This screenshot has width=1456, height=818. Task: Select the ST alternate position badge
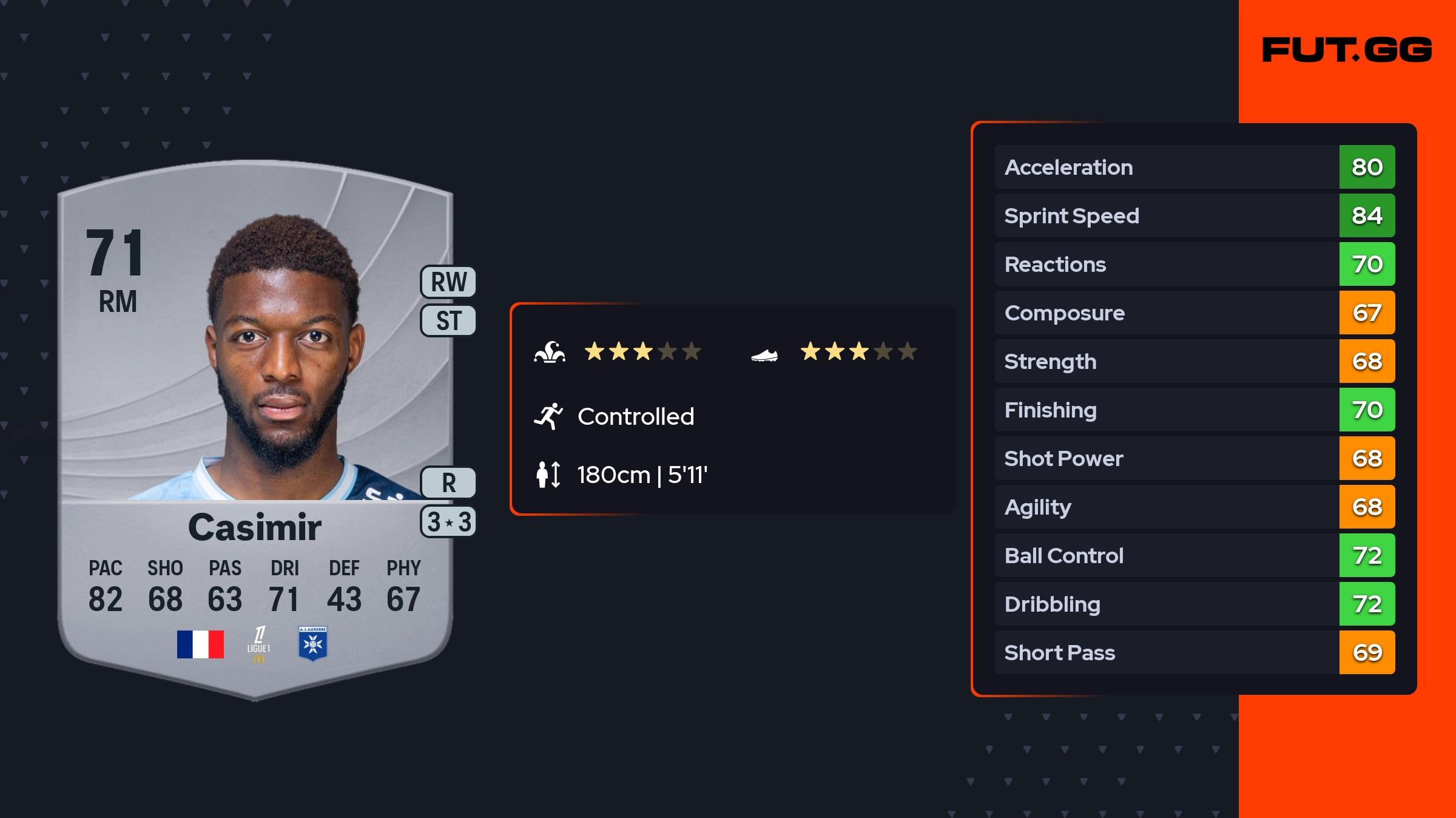tap(448, 320)
